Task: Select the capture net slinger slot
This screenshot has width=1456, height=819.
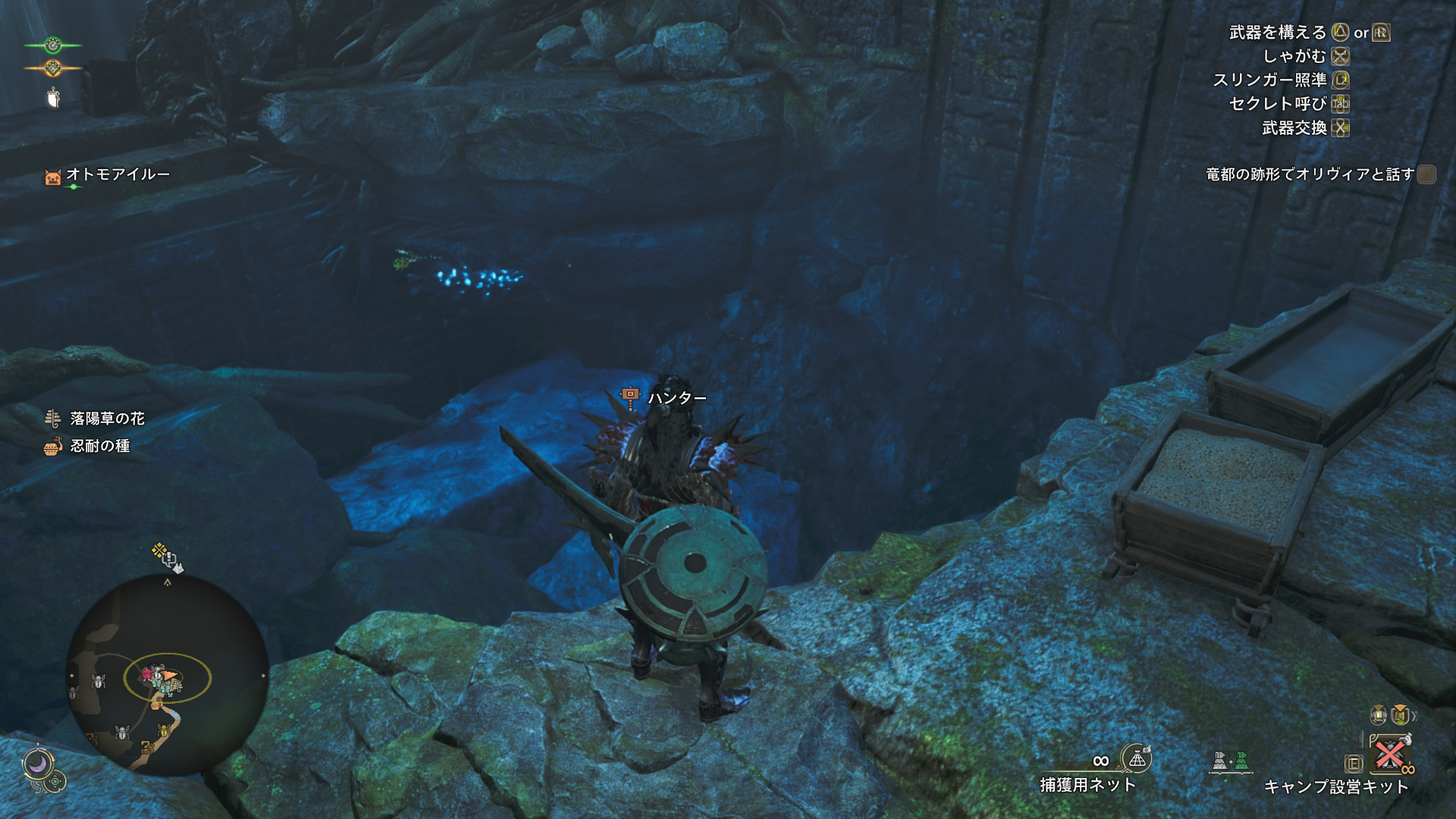Action: click(1136, 758)
